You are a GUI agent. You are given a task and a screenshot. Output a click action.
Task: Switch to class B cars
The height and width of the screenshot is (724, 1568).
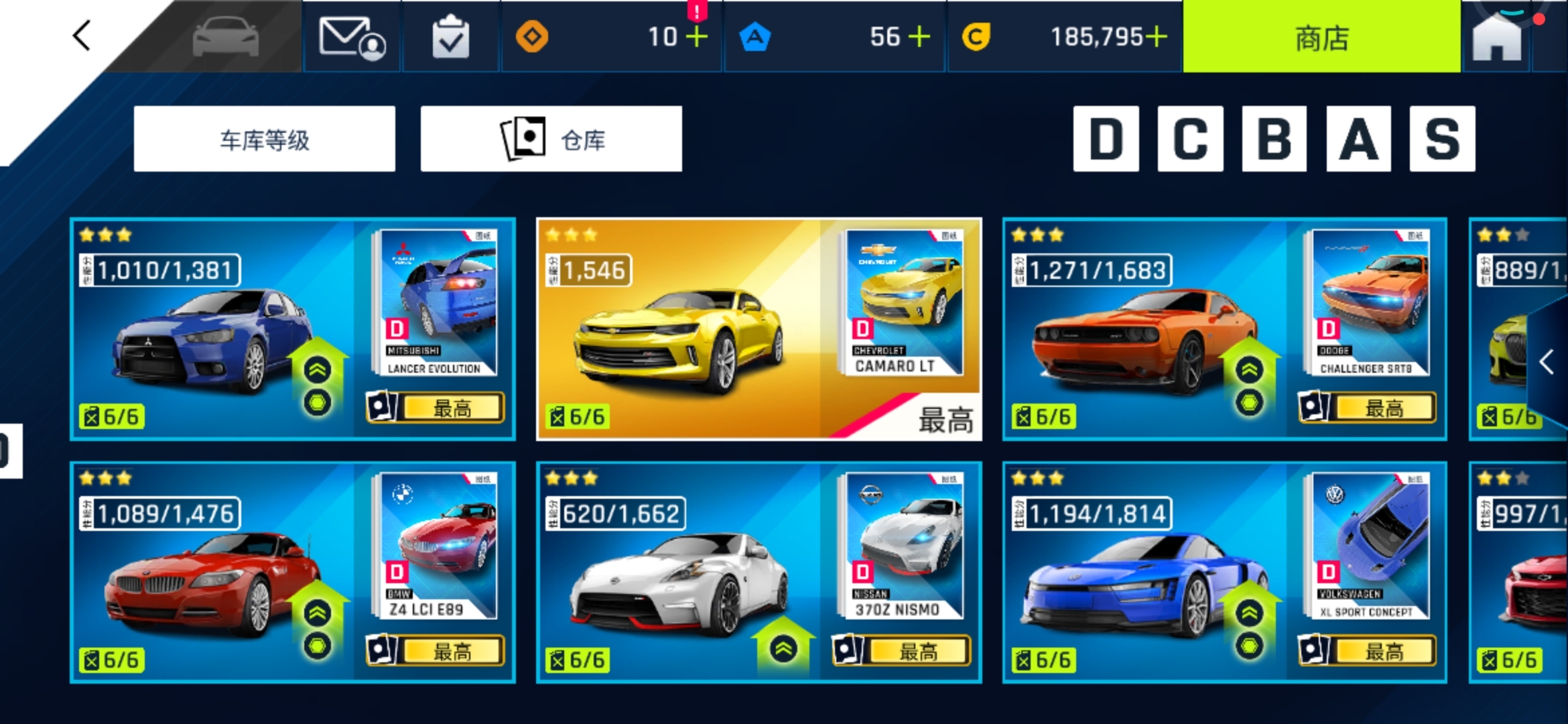1274,139
